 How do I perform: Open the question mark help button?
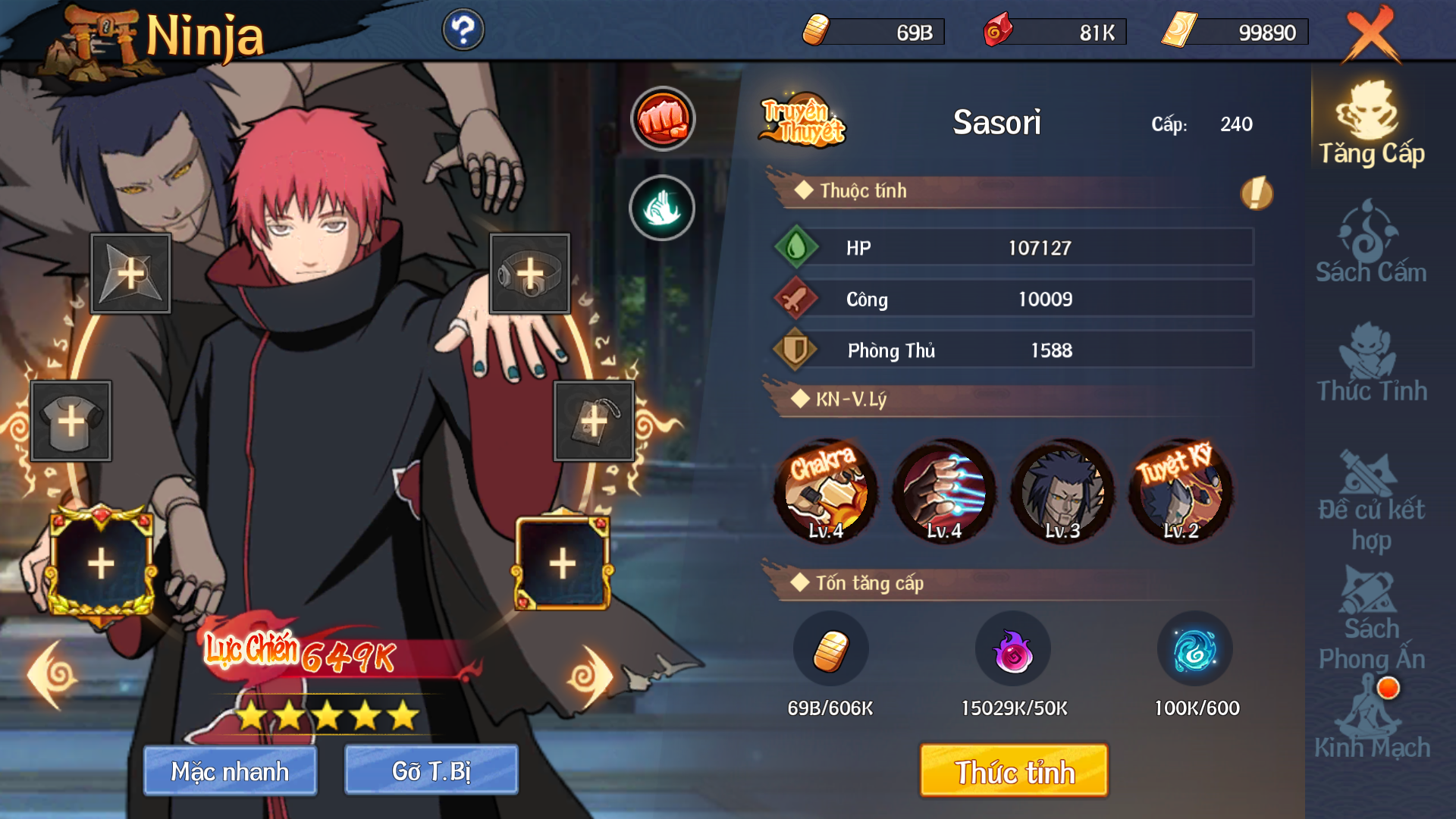point(463,30)
